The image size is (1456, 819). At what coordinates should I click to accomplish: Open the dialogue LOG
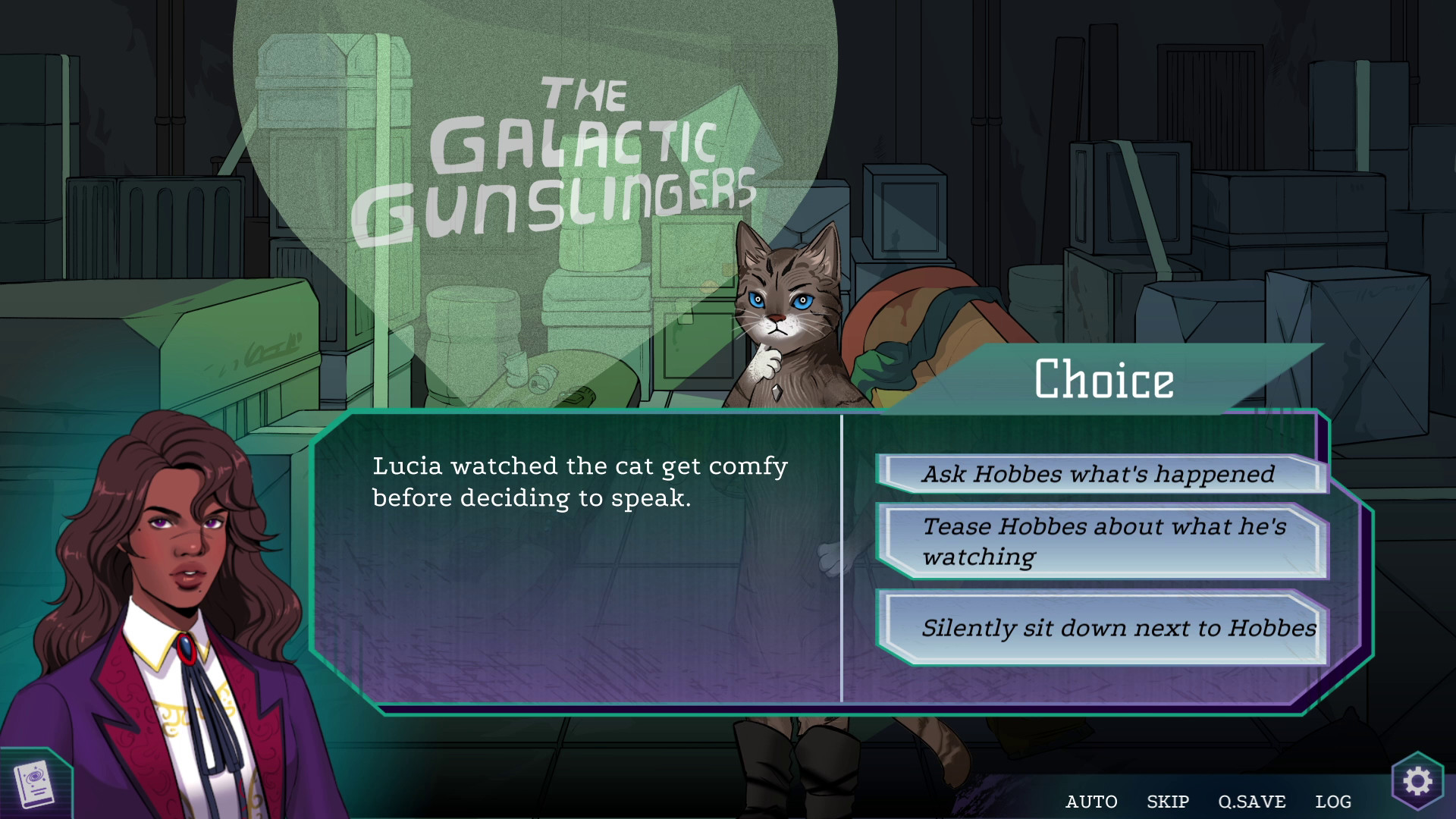coord(1332,802)
